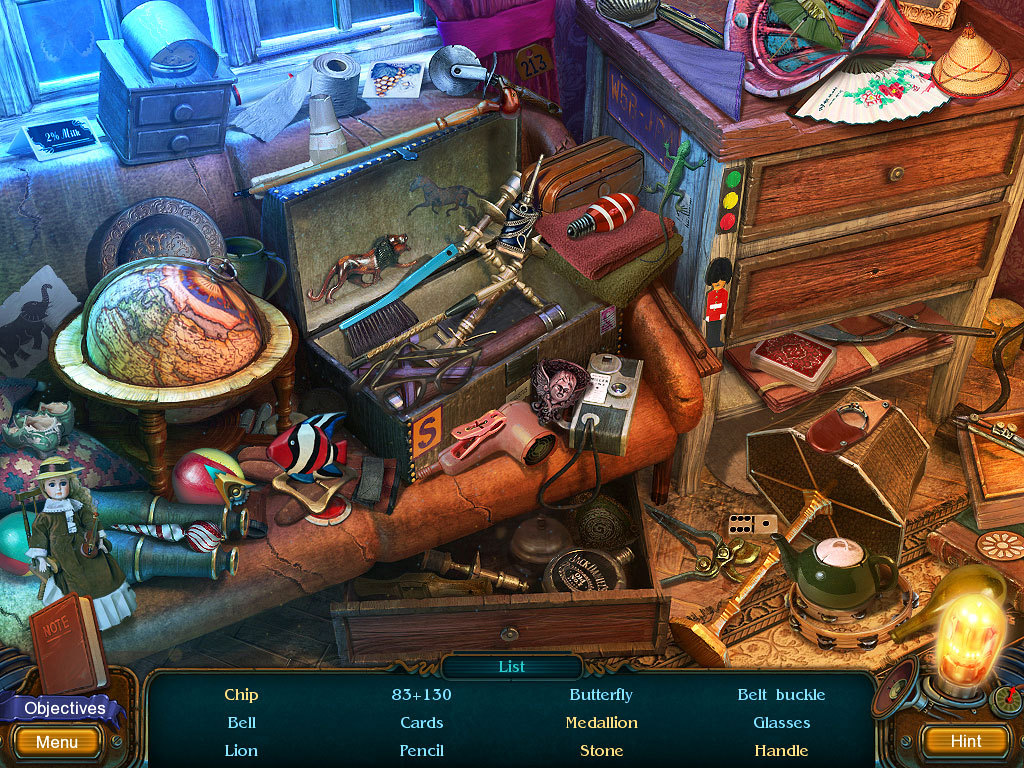The width and height of the screenshot is (1024, 768).
Task: Show the Objectives panel
Action: coord(65,708)
